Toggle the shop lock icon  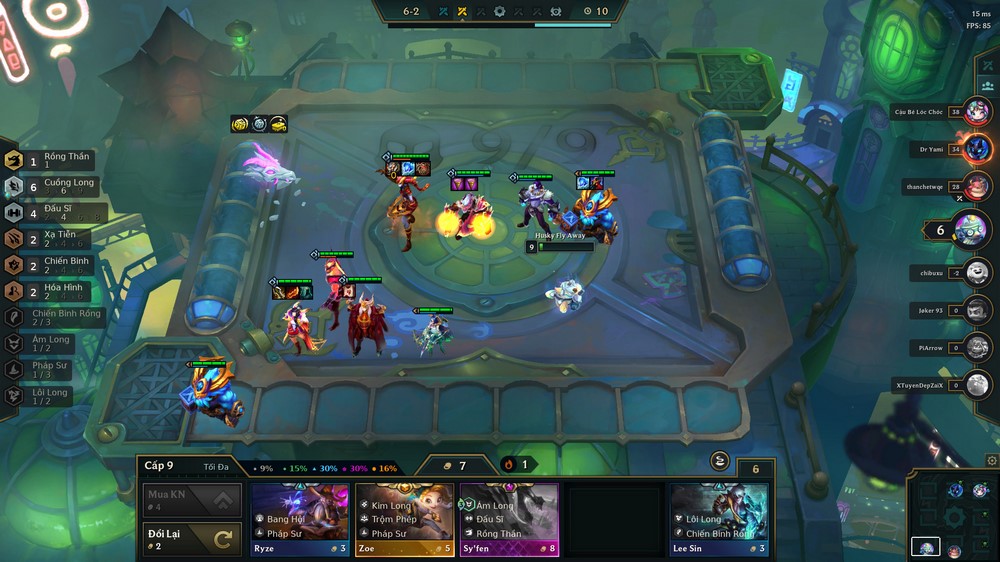point(719,461)
